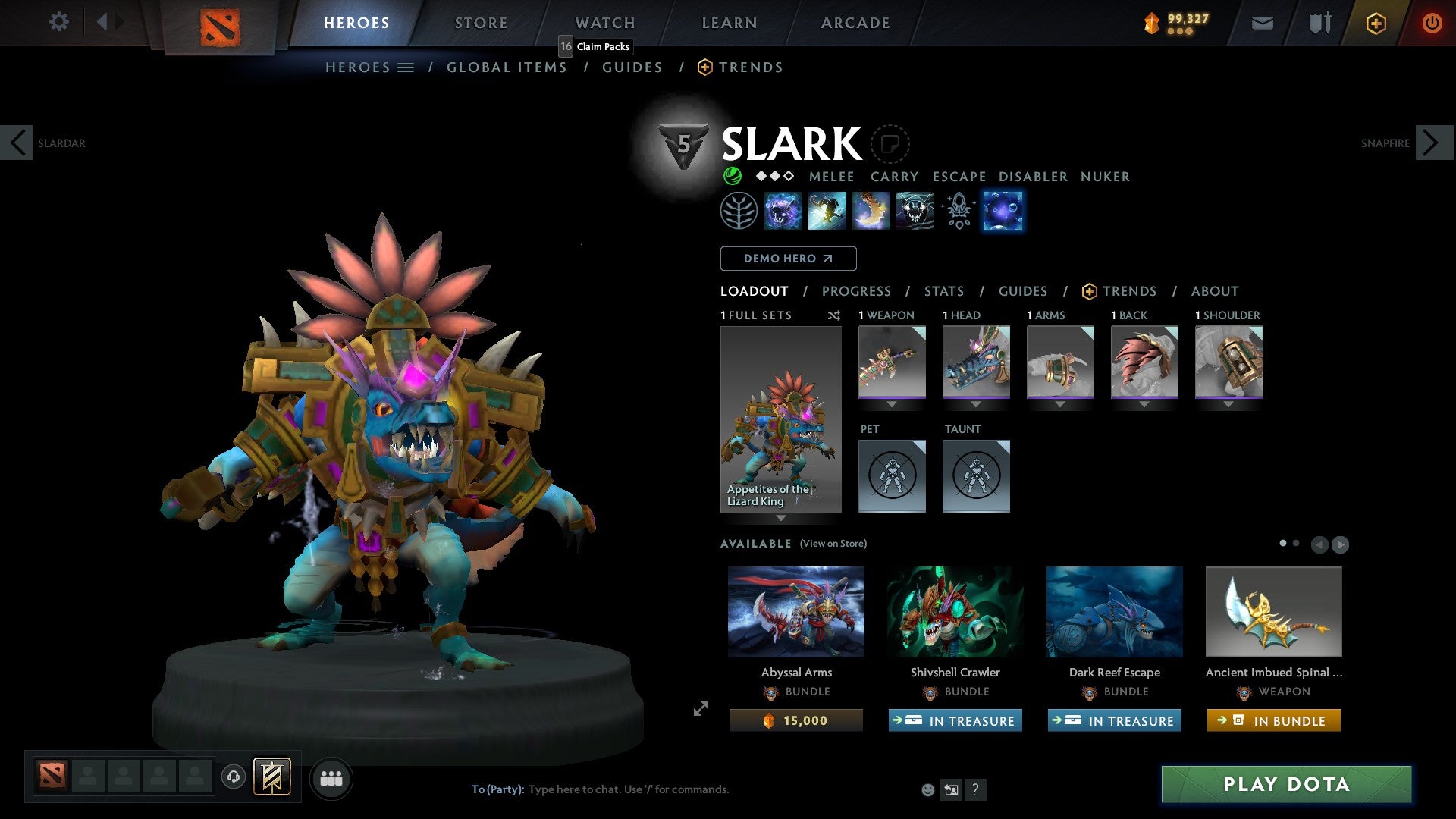
Task: Navigate to previous hero Slardar arrow
Action: [17, 143]
